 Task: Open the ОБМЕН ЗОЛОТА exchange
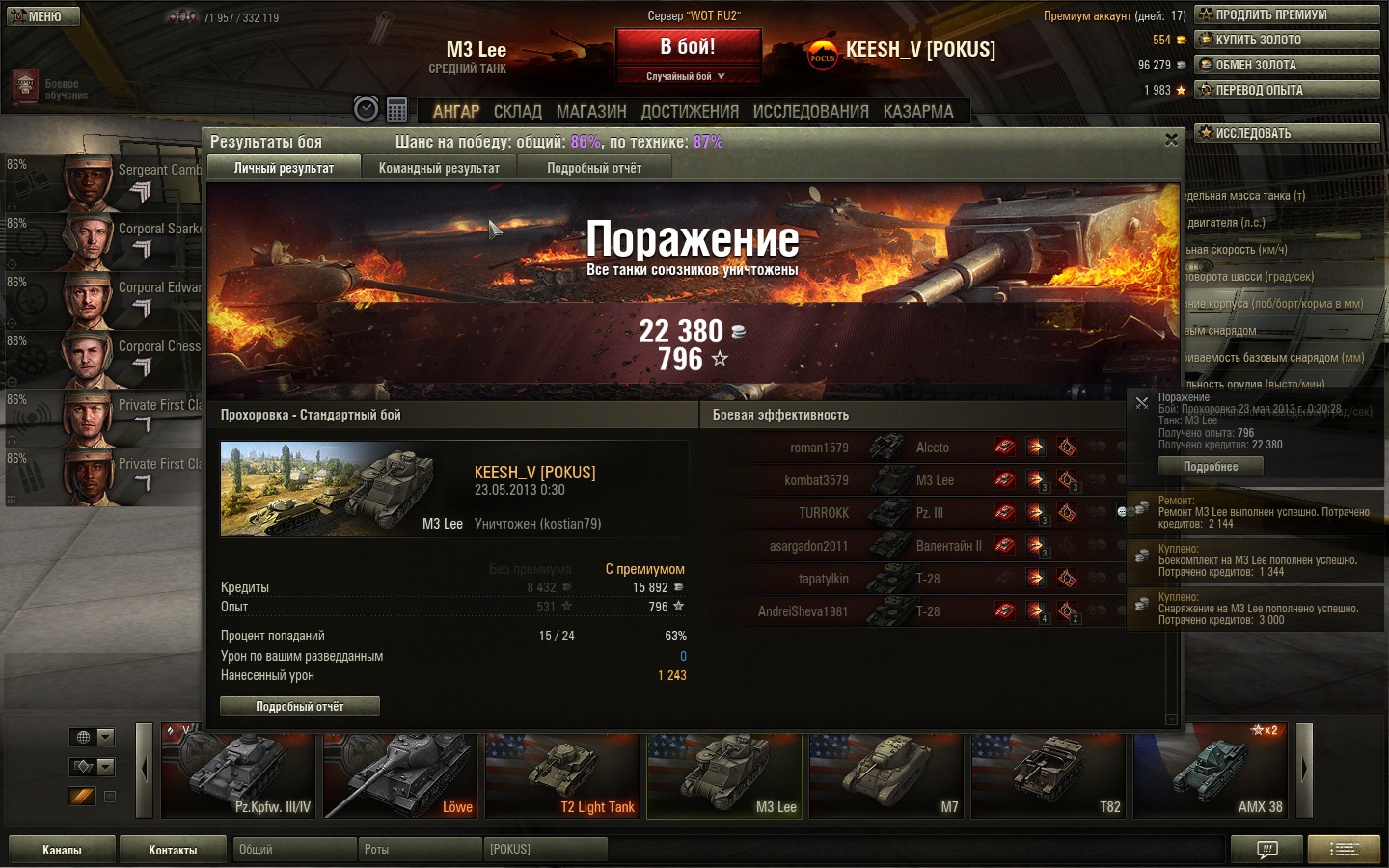click(x=1287, y=65)
